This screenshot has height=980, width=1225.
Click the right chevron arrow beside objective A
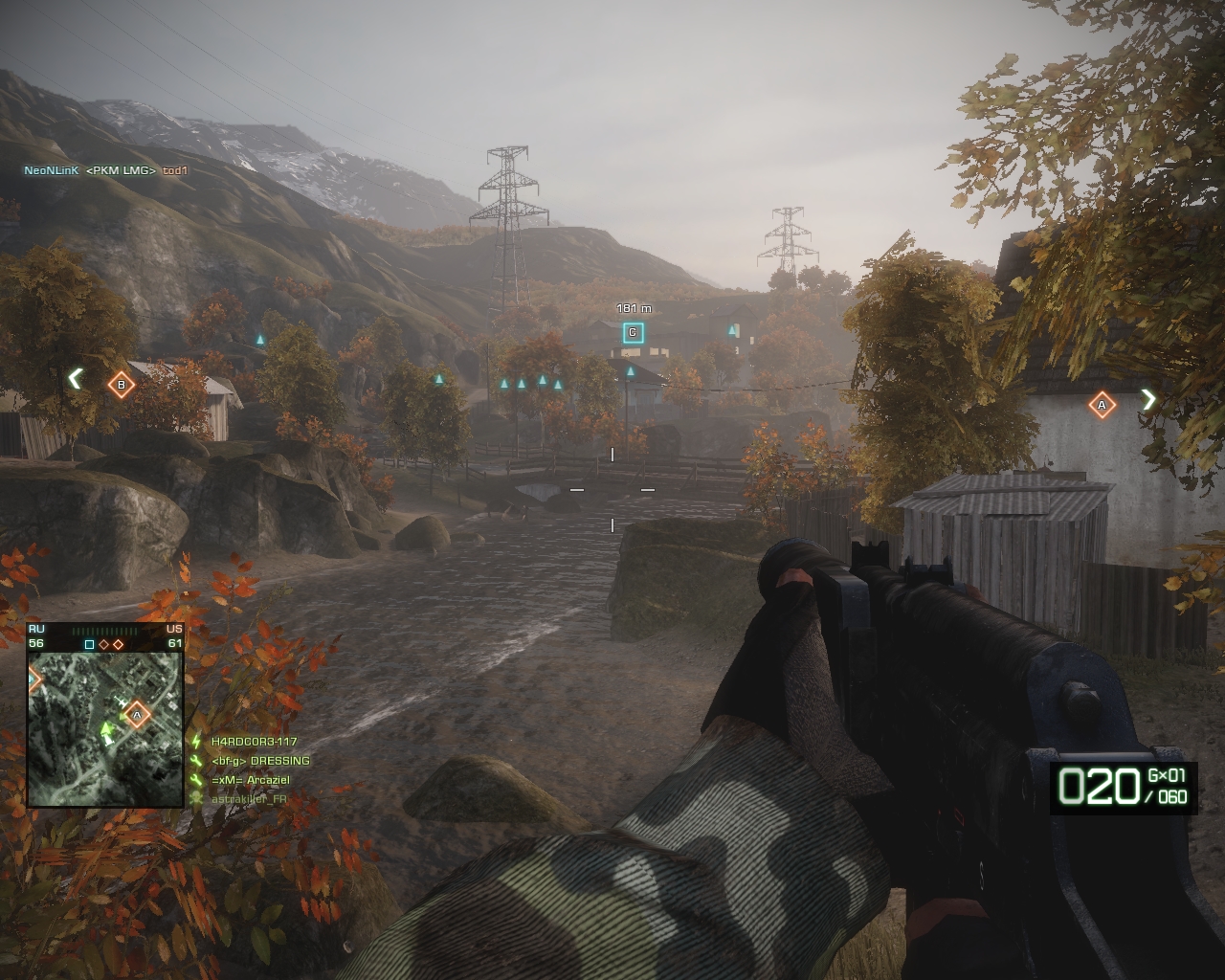click(1149, 400)
